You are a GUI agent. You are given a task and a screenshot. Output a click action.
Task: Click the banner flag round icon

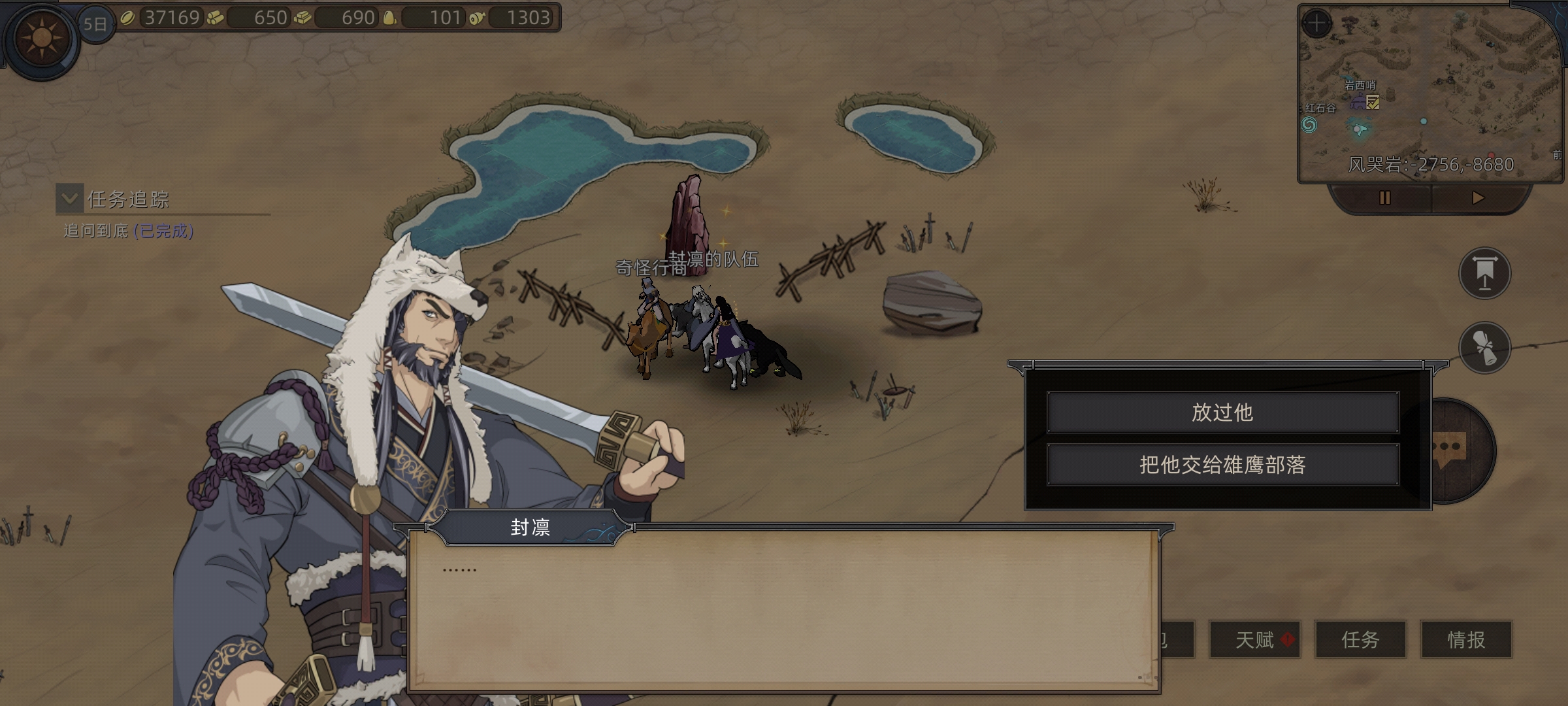(1484, 273)
